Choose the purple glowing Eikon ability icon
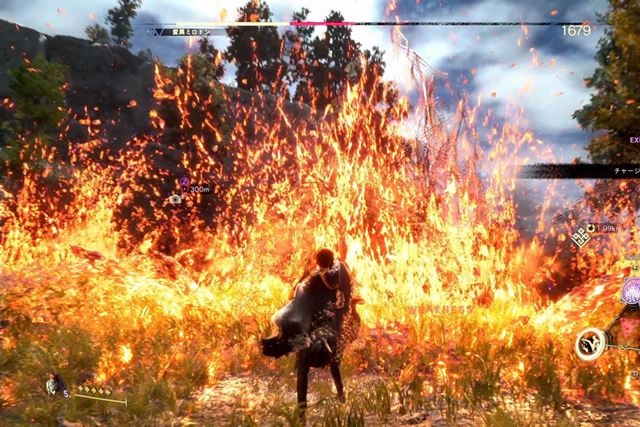The width and height of the screenshot is (640, 427). point(632,292)
